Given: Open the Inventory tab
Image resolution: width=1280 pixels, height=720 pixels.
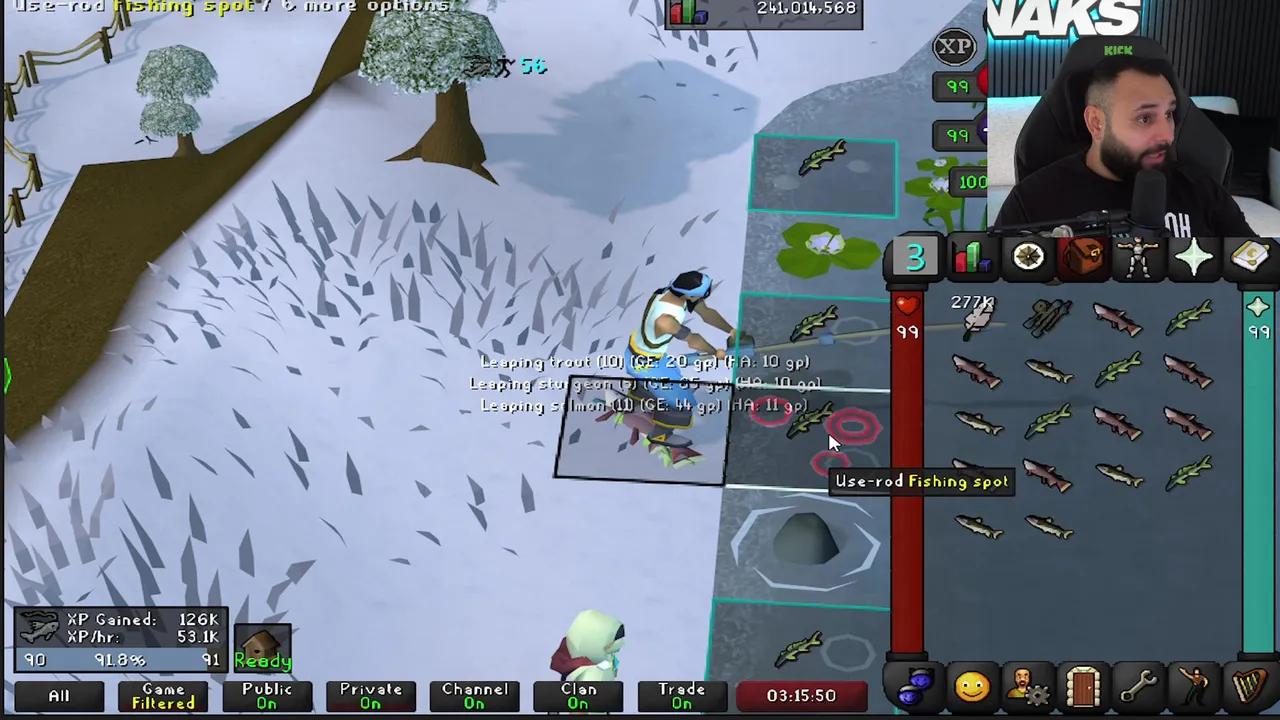Looking at the screenshot, I should [x=1085, y=258].
